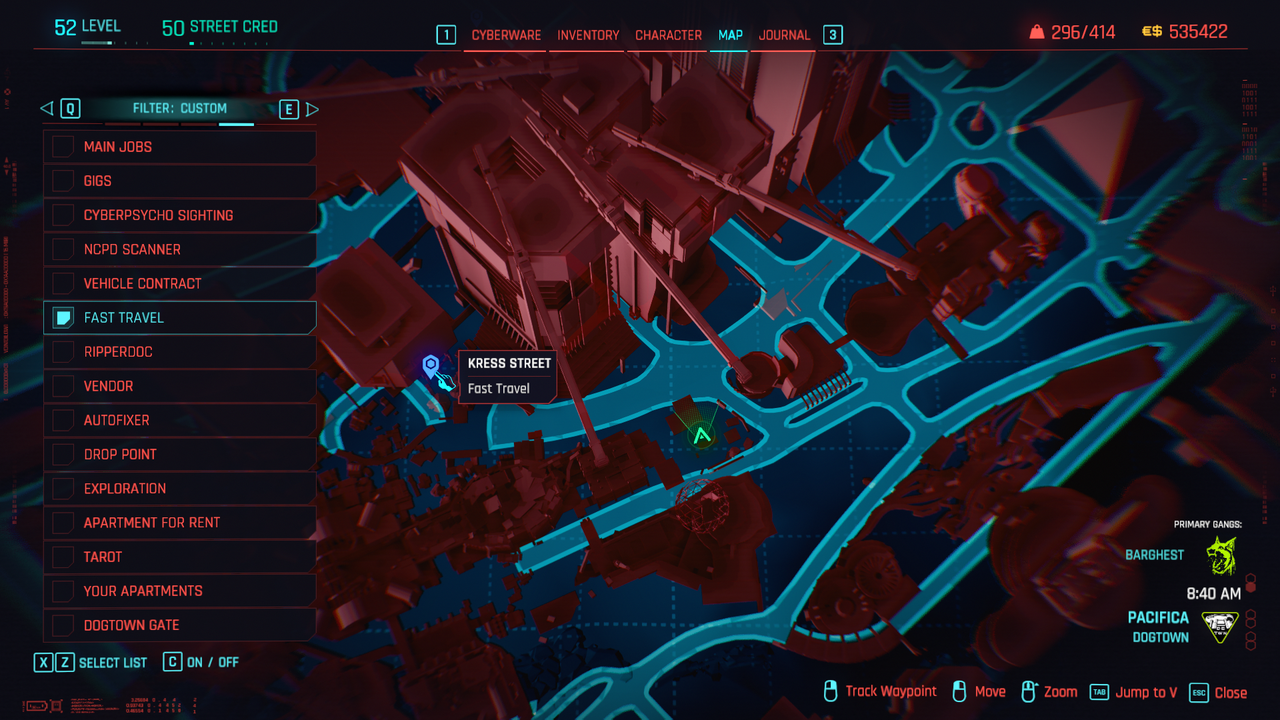The image size is (1280, 720).
Task: Toggle the Vehicle Contract filter
Action: [64, 283]
